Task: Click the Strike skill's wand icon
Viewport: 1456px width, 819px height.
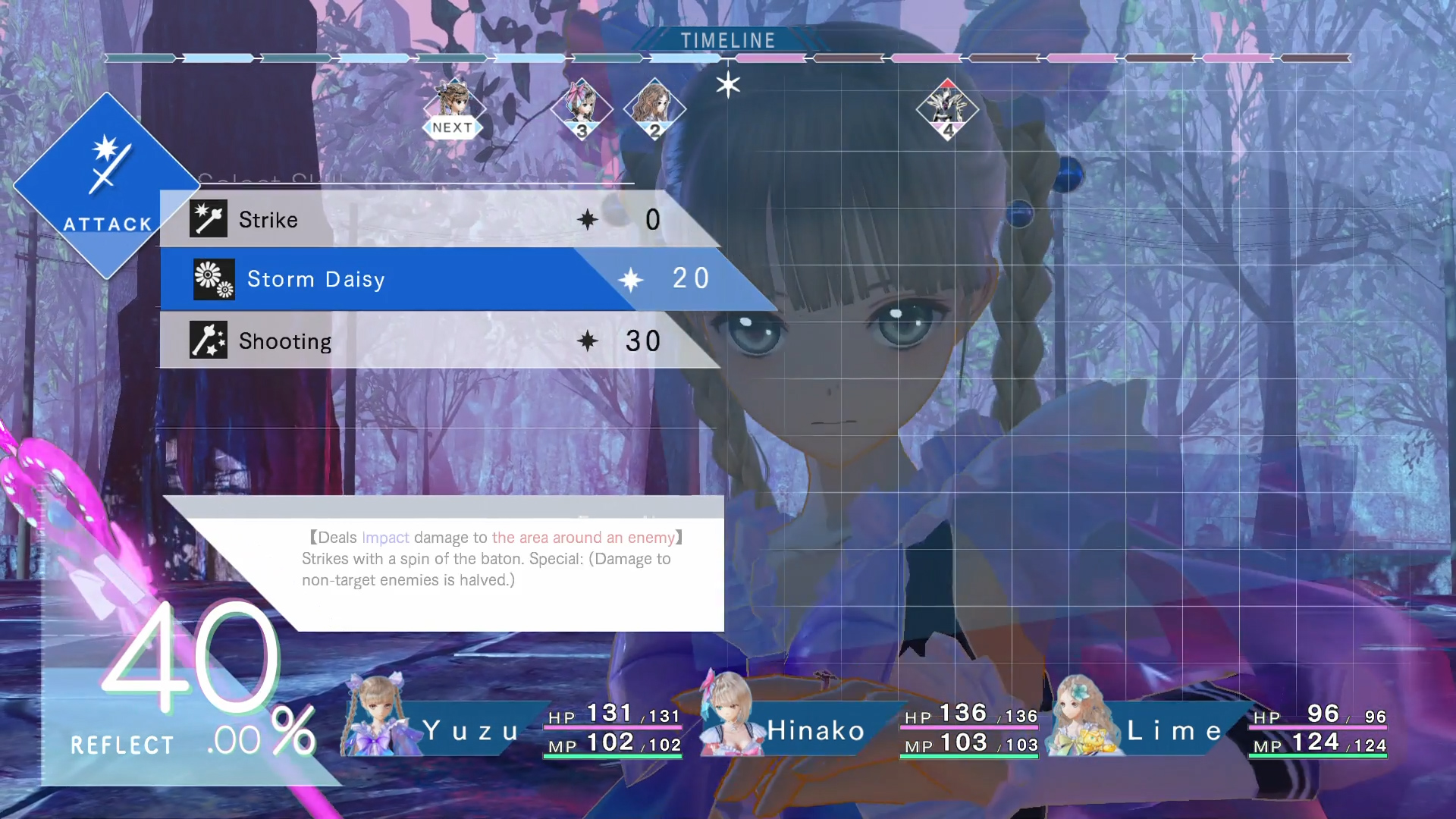Action: point(208,218)
